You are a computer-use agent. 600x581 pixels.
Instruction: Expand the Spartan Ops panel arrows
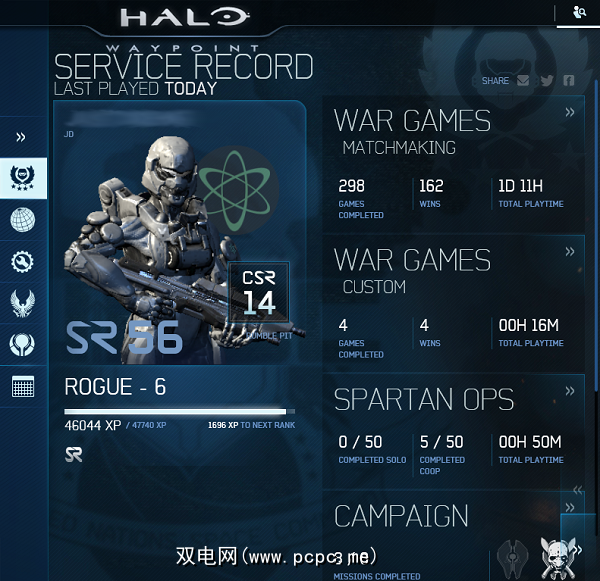click(x=570, y=391)
